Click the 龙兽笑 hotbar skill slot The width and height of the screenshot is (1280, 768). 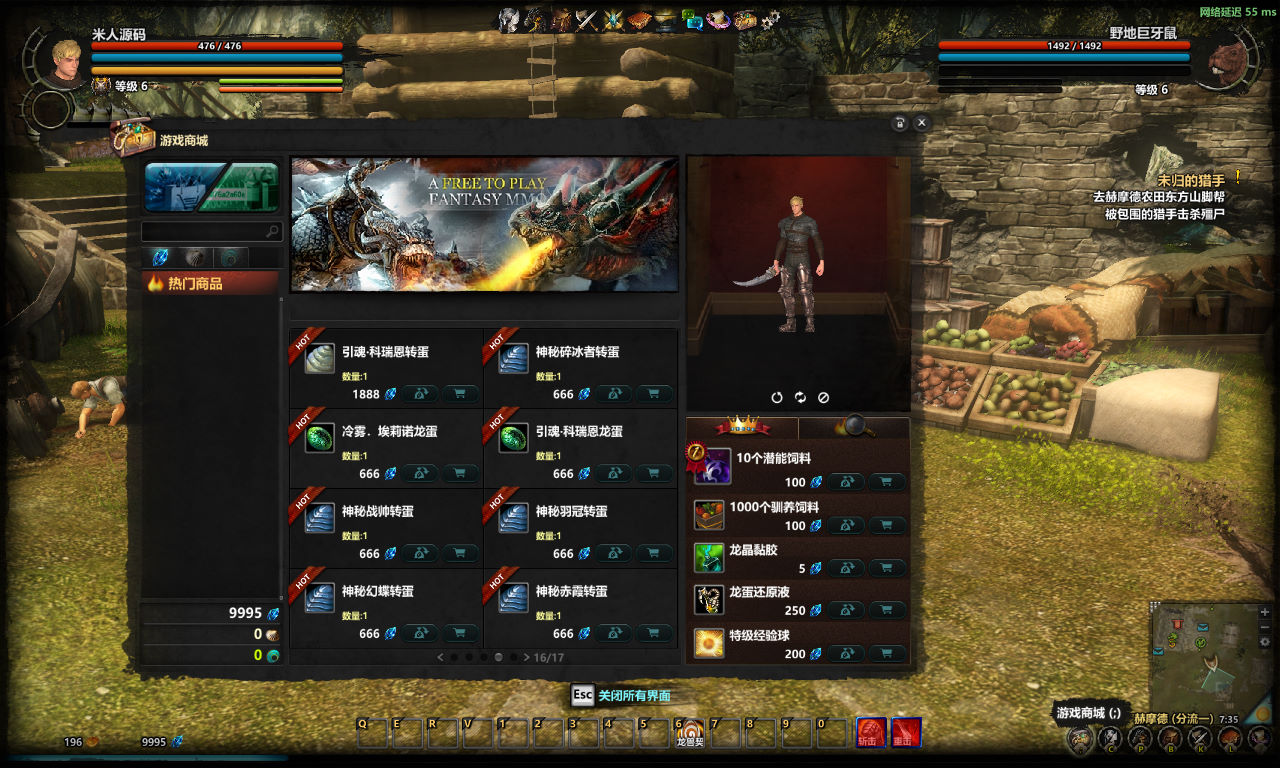pyautogui.click(x=689, y=733)
